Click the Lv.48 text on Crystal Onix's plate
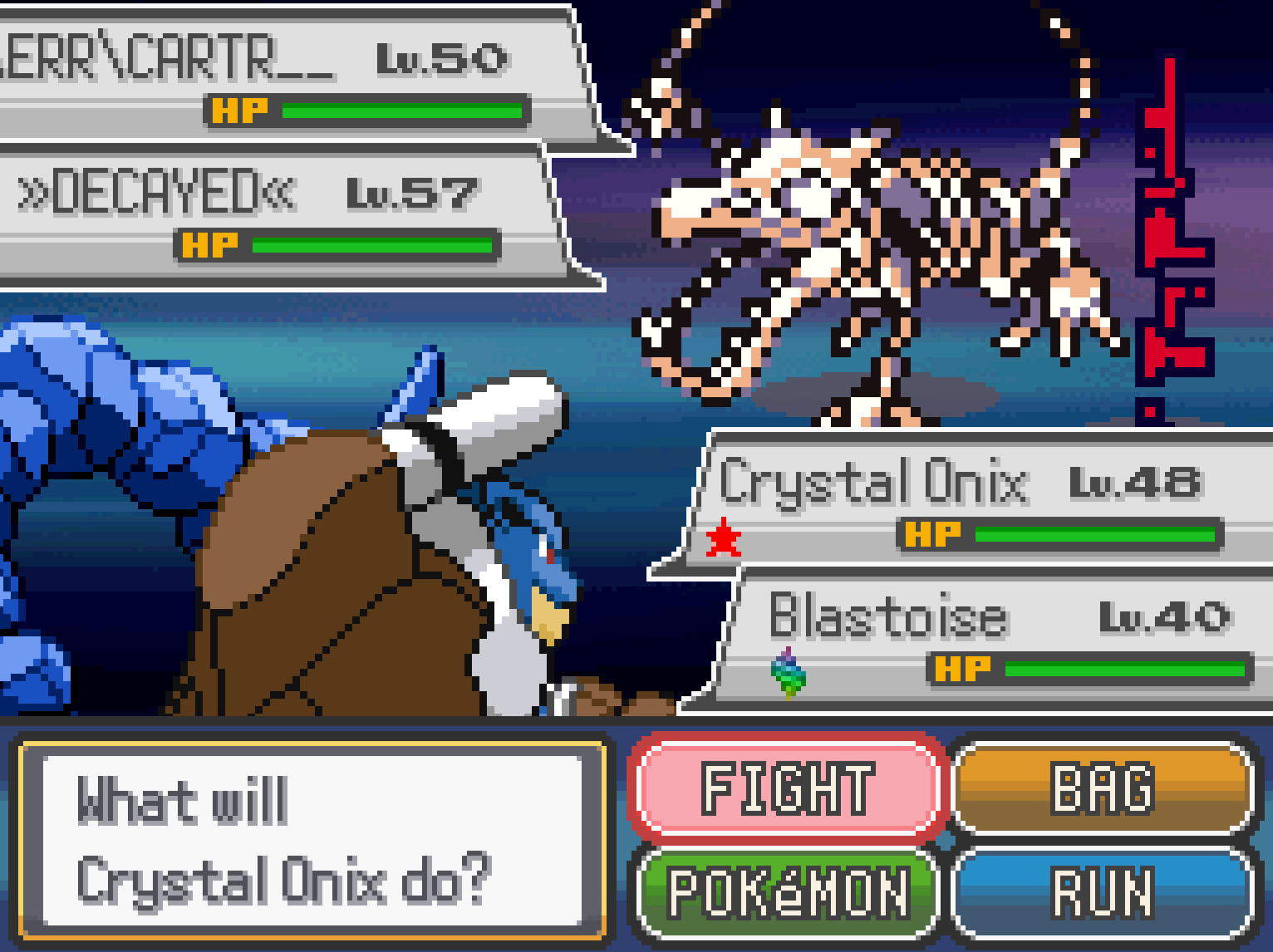 pos(1135,482)
